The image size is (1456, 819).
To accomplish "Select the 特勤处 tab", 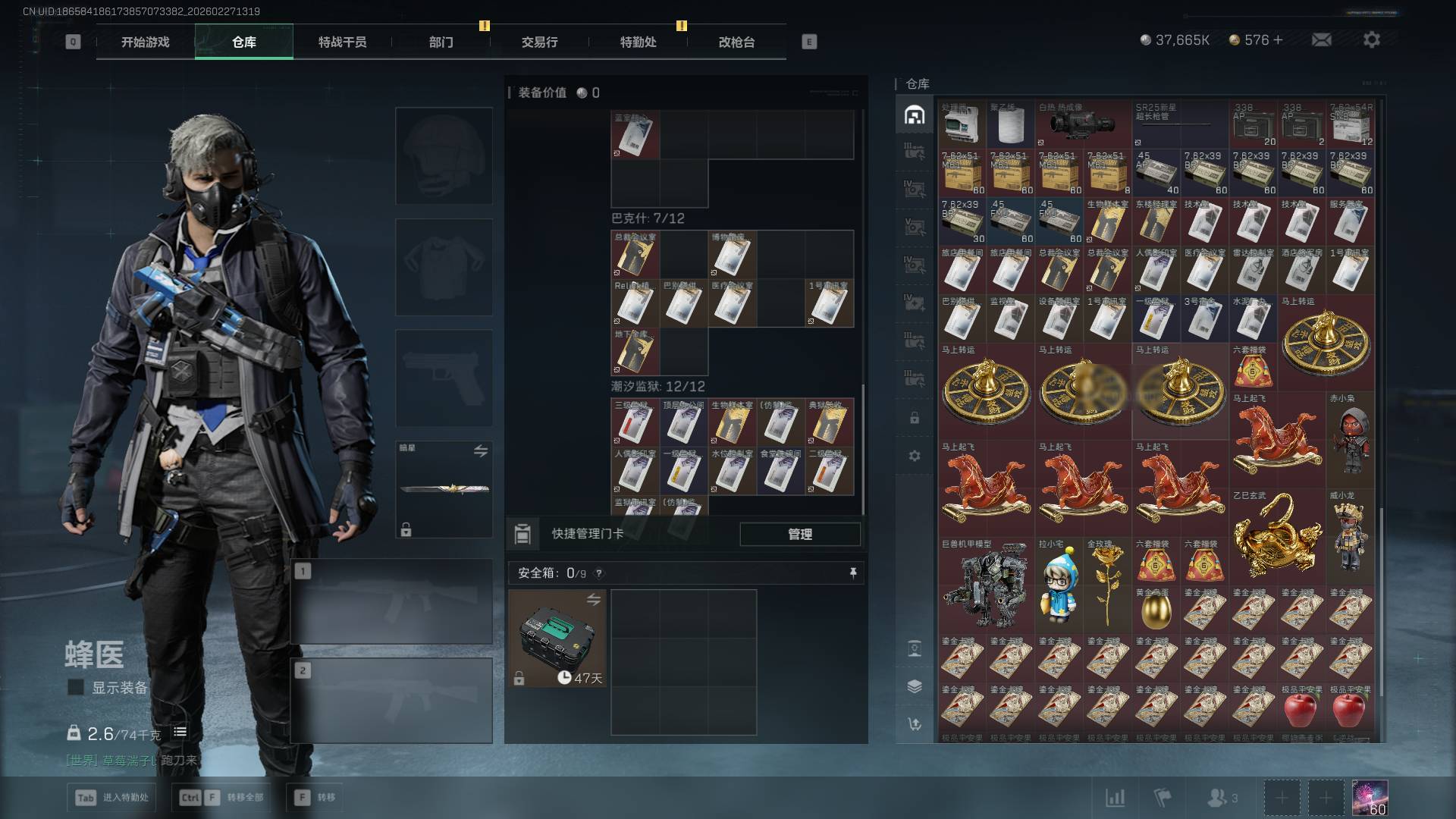I will (x=638, y=42).
